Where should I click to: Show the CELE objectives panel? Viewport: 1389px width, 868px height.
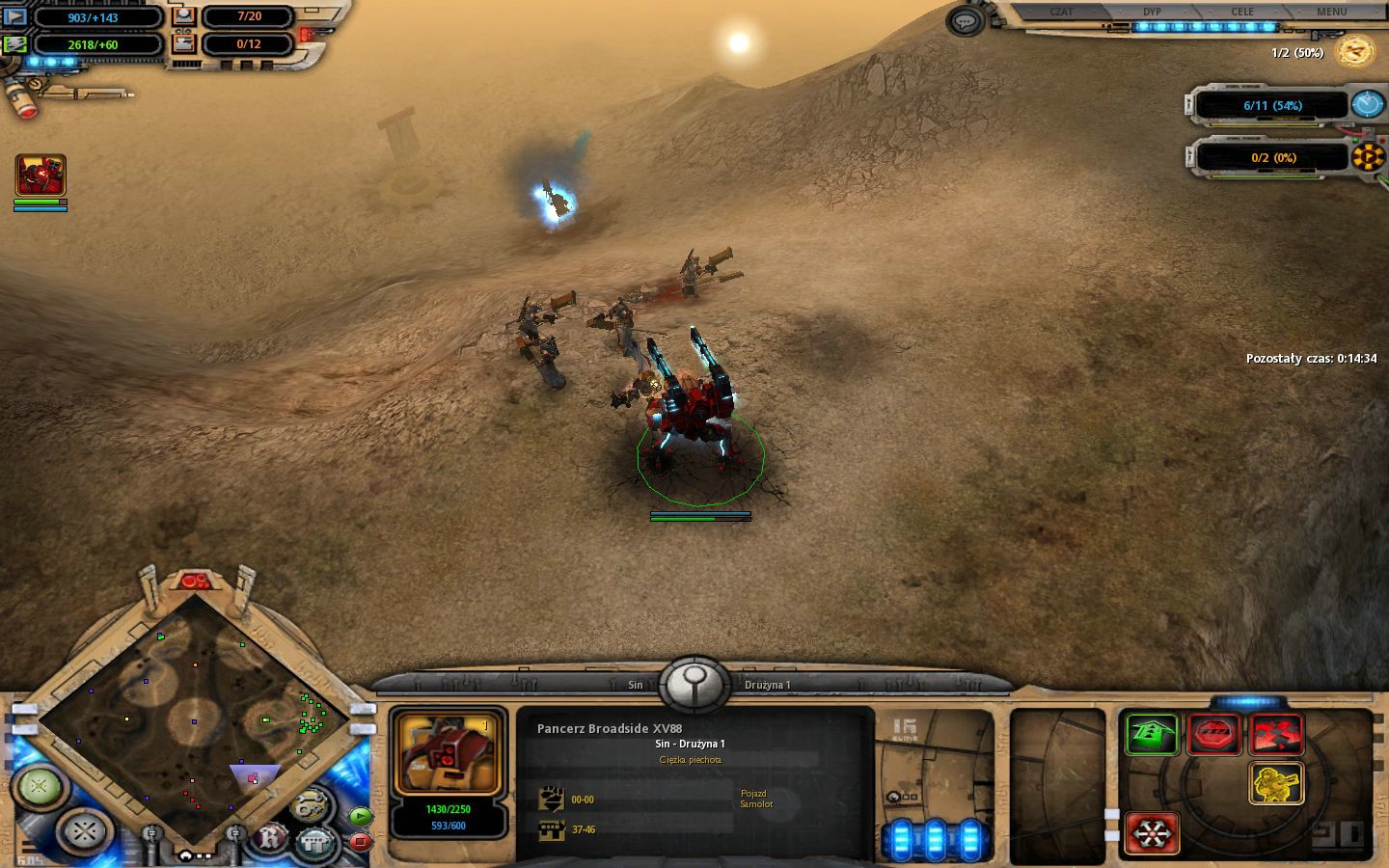coord(1242,13)
